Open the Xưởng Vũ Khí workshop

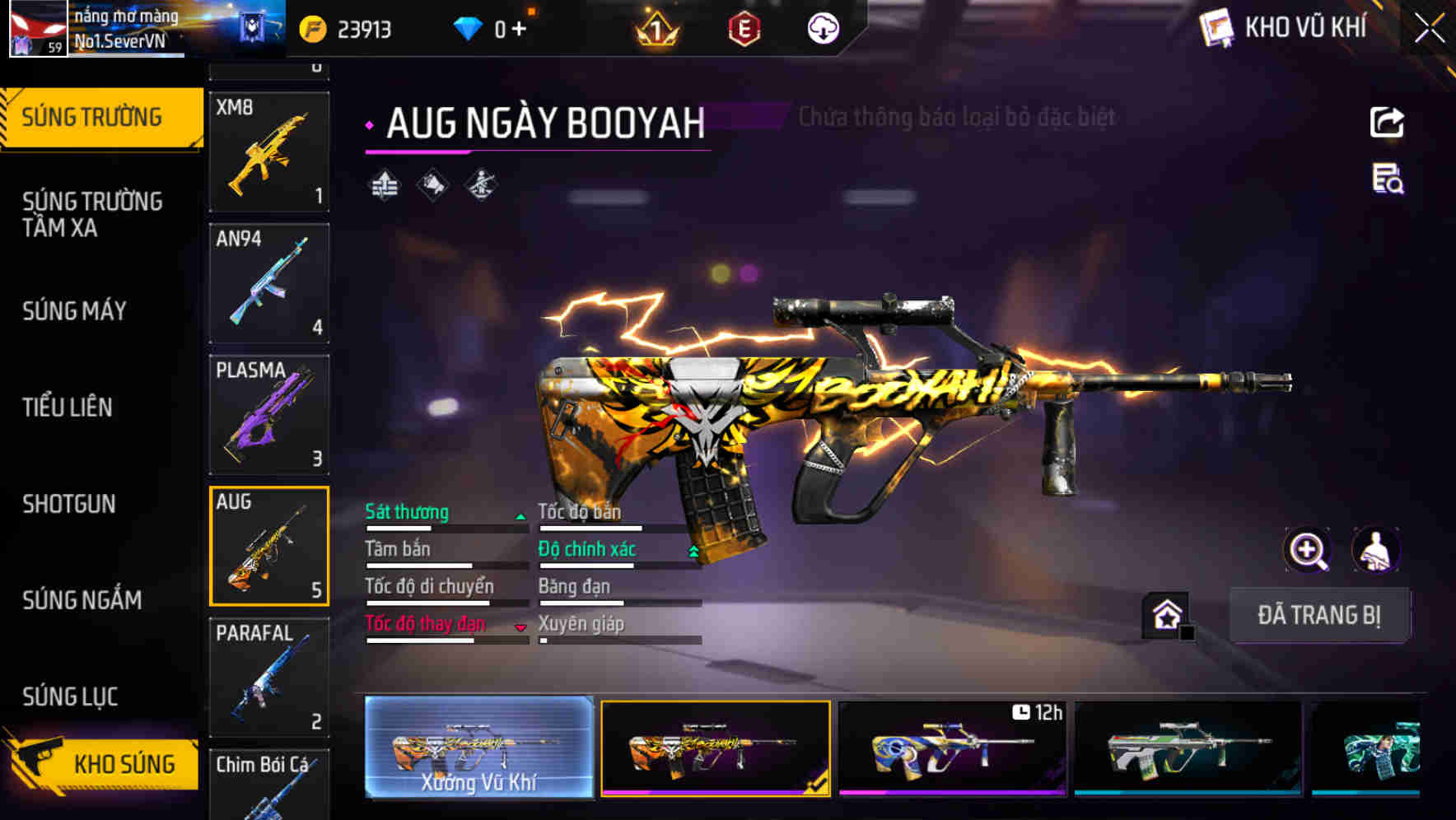pyautogui.click(x=478, y=748)
